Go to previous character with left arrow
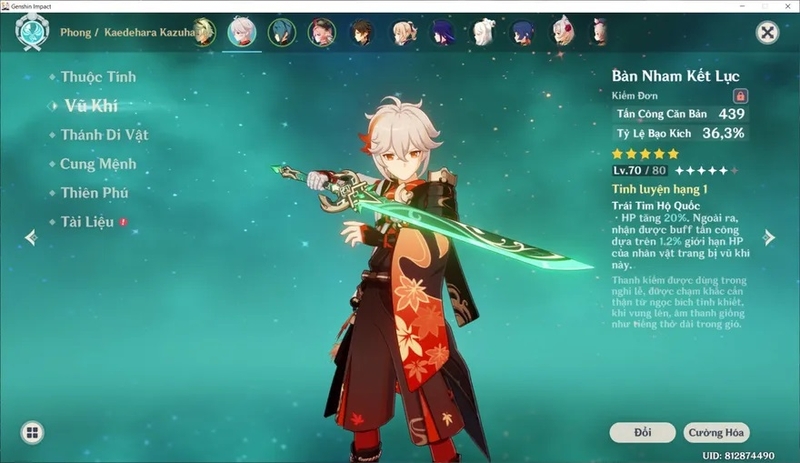Viewport: 800px width, 463px height. pyautogui.click(x=31, y=237)
